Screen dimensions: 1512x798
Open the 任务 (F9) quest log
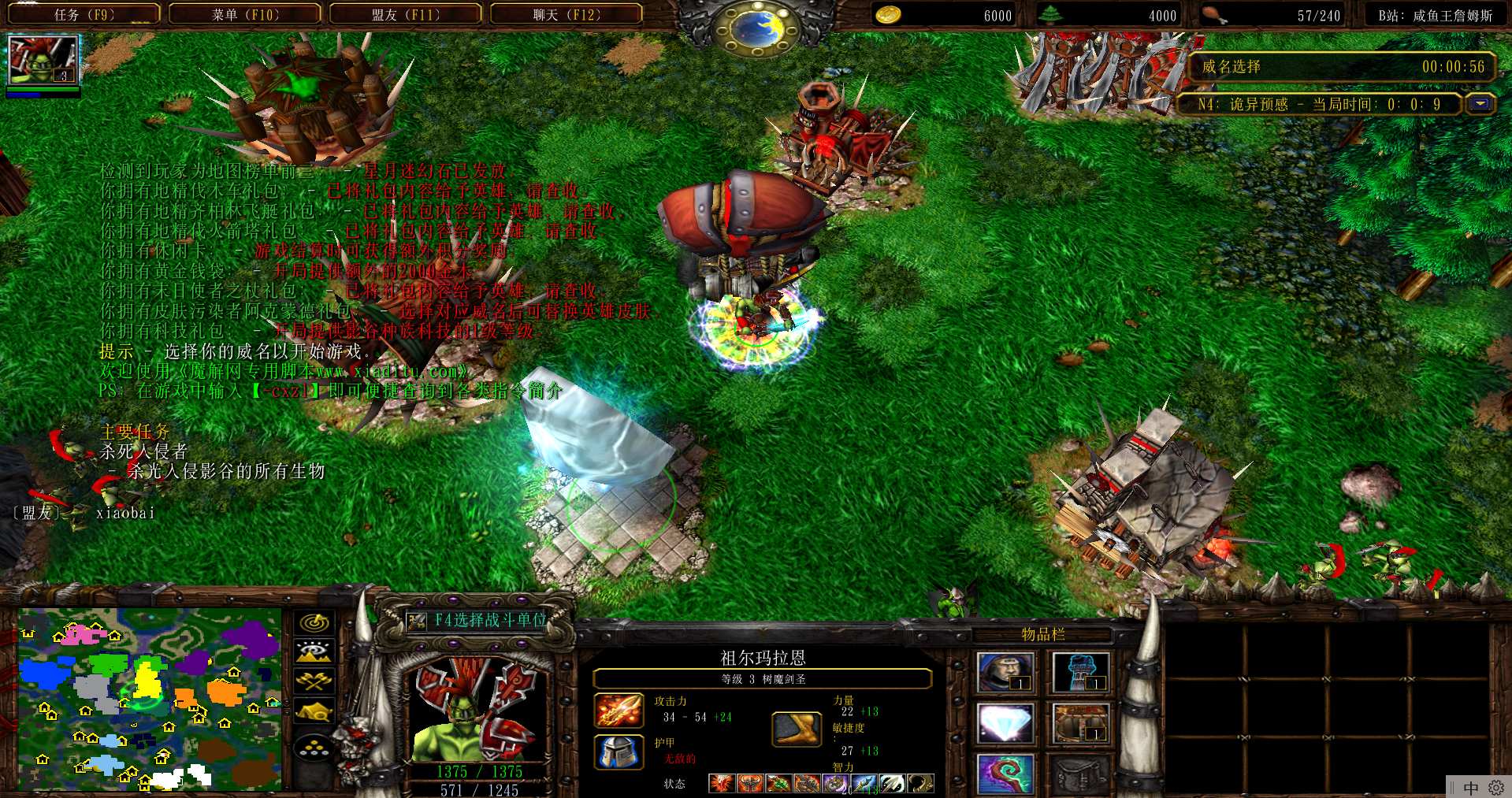84,14
